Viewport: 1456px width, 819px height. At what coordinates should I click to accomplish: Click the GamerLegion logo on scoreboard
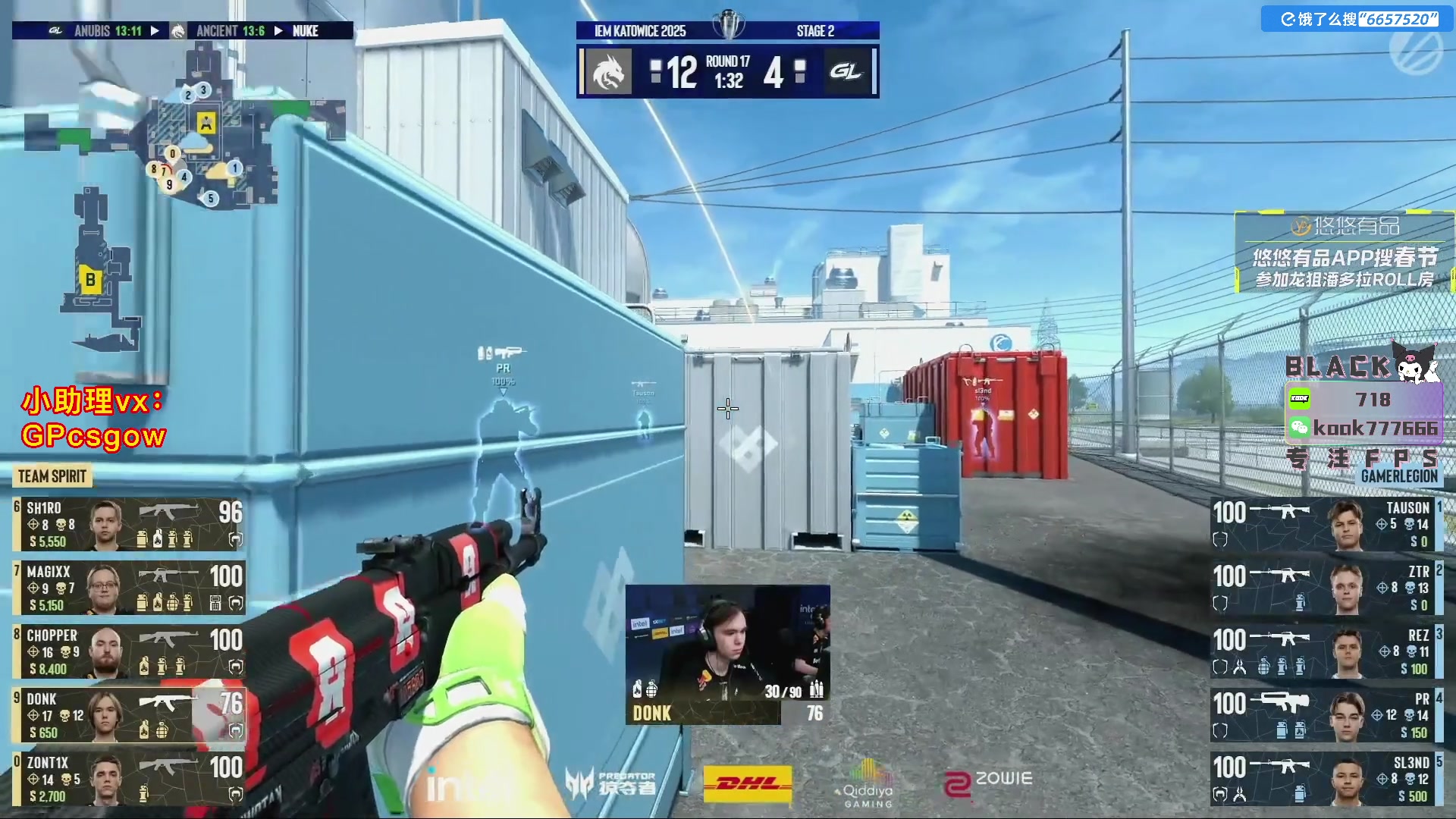tap(846, 72)
